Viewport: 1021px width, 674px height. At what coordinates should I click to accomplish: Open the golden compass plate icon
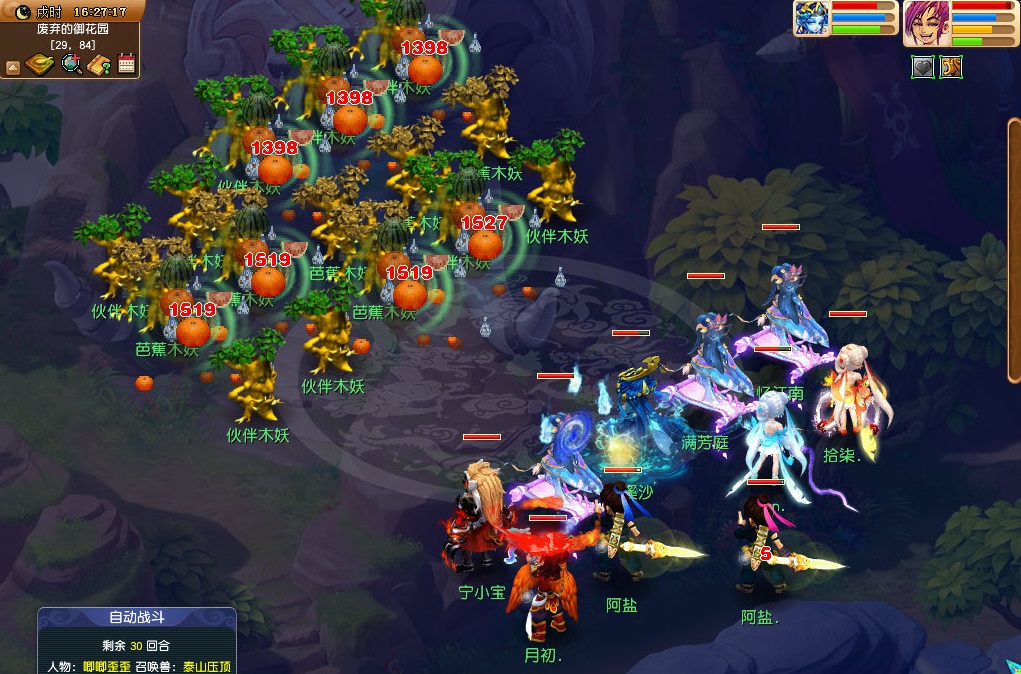click(x=40, y=66)
